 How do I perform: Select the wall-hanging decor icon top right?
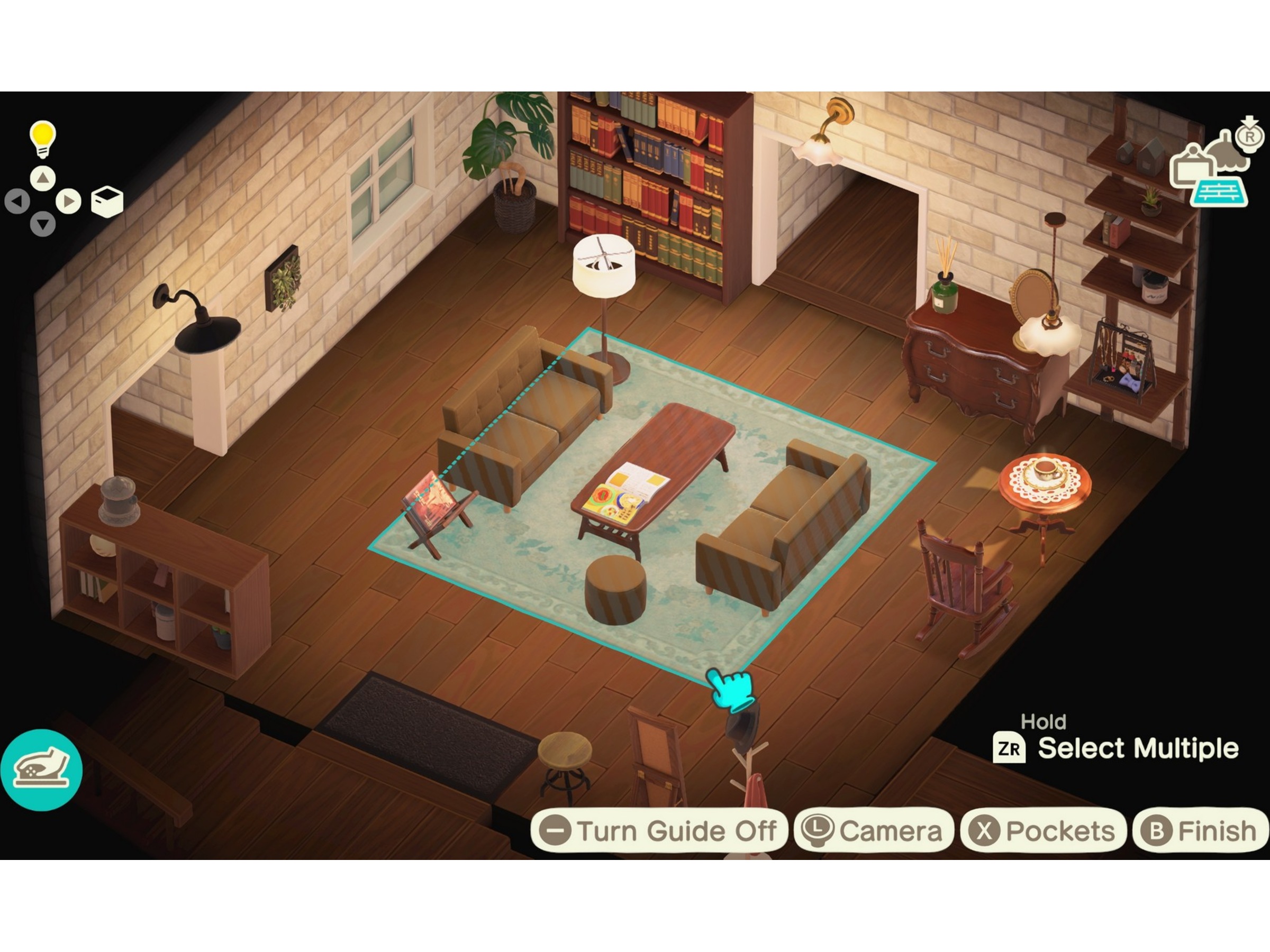pyautogui.click(x=1193, y=168)
